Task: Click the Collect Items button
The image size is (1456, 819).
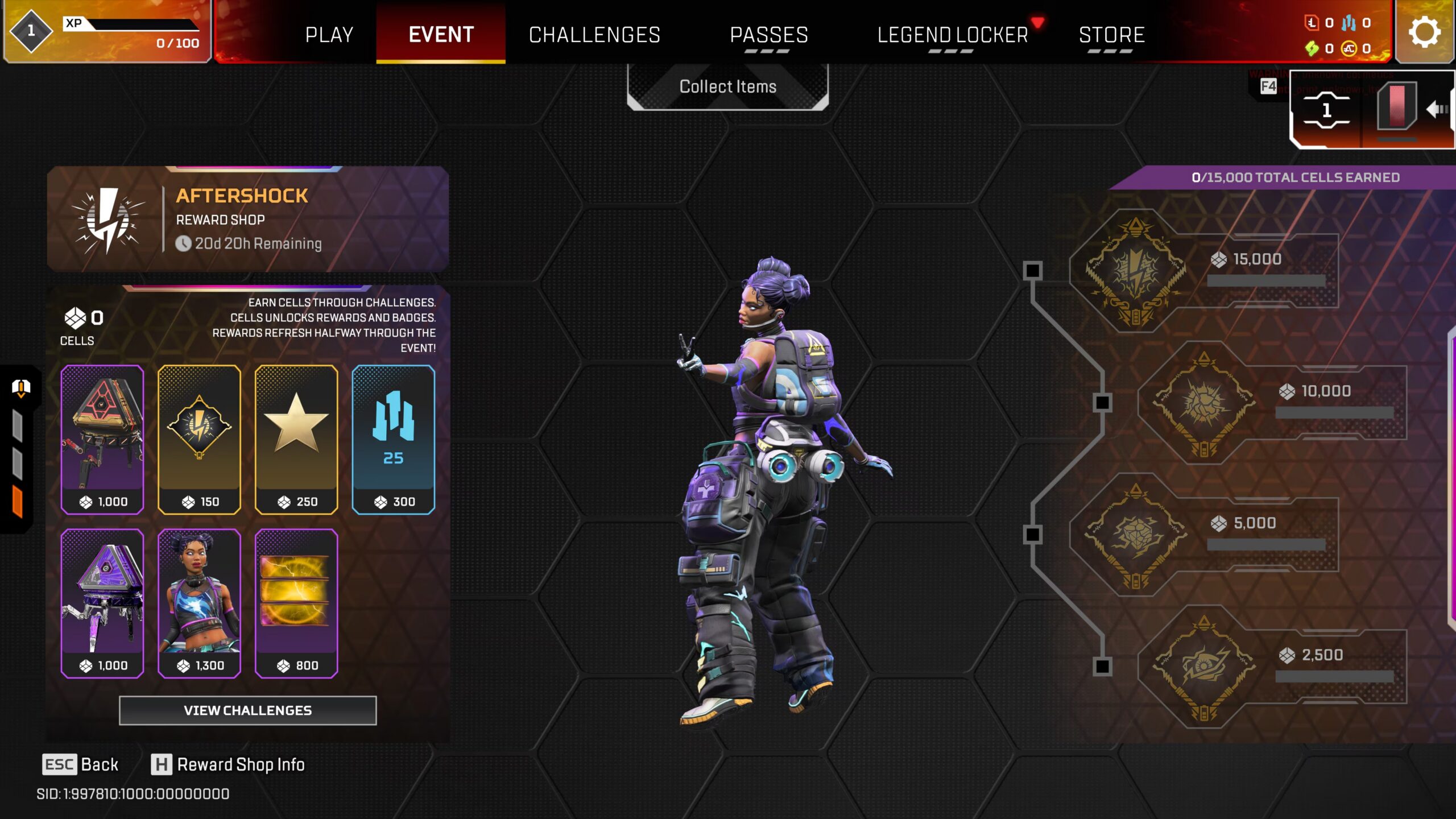Action: 727,86
